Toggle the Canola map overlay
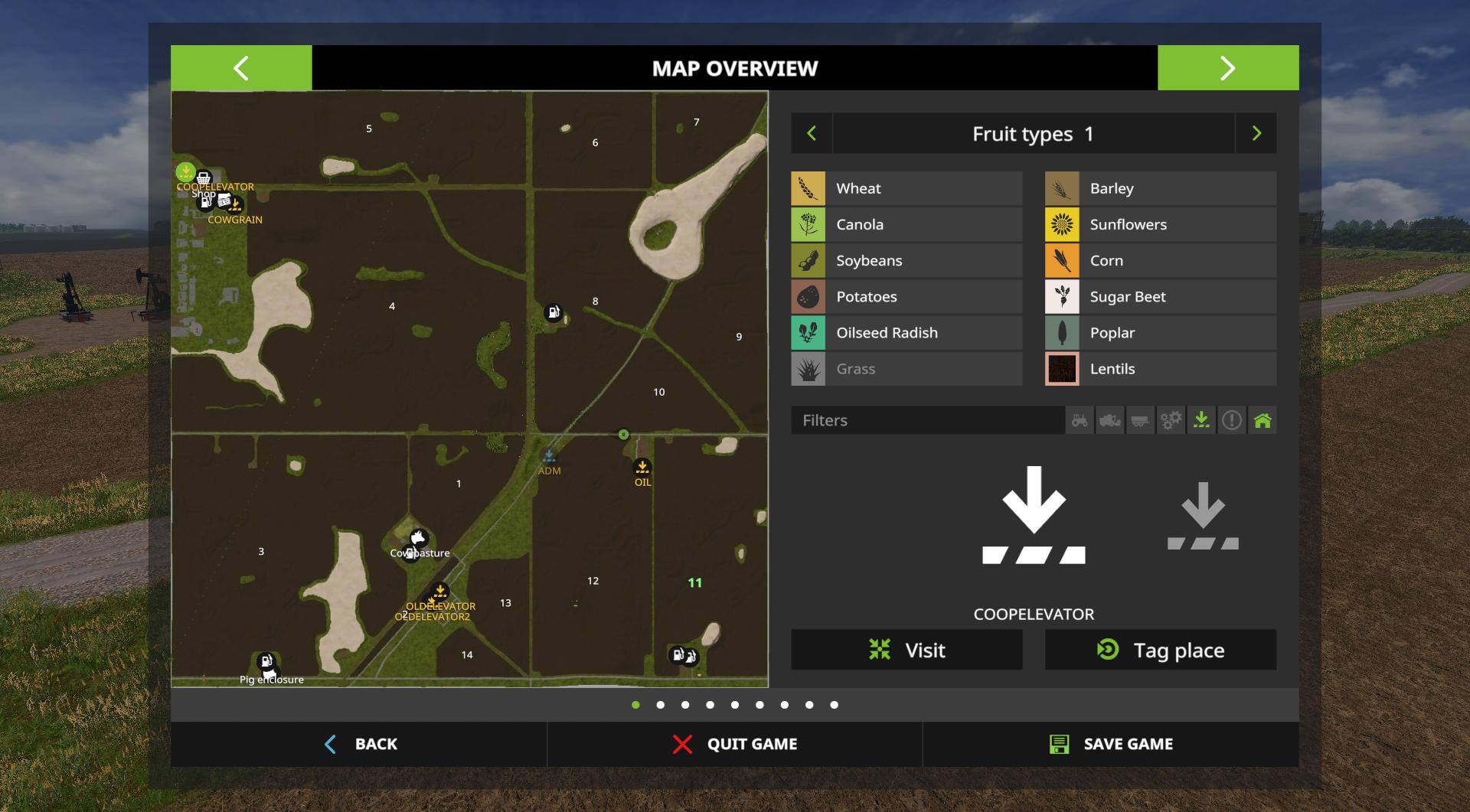The height and width of the screenshot is (812, 1470). [906, 224]
